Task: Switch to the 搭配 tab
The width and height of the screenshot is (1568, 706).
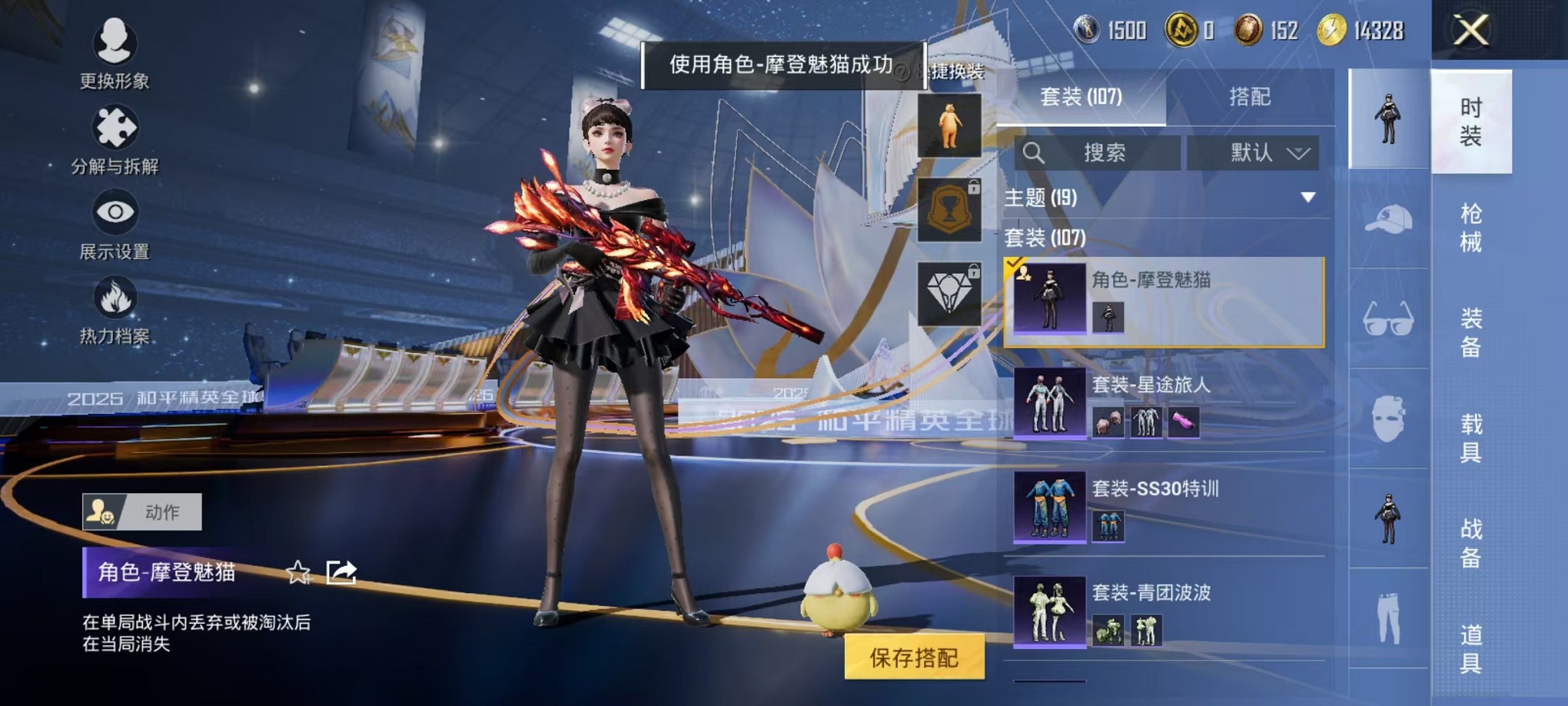Action: pos(1249,97)
